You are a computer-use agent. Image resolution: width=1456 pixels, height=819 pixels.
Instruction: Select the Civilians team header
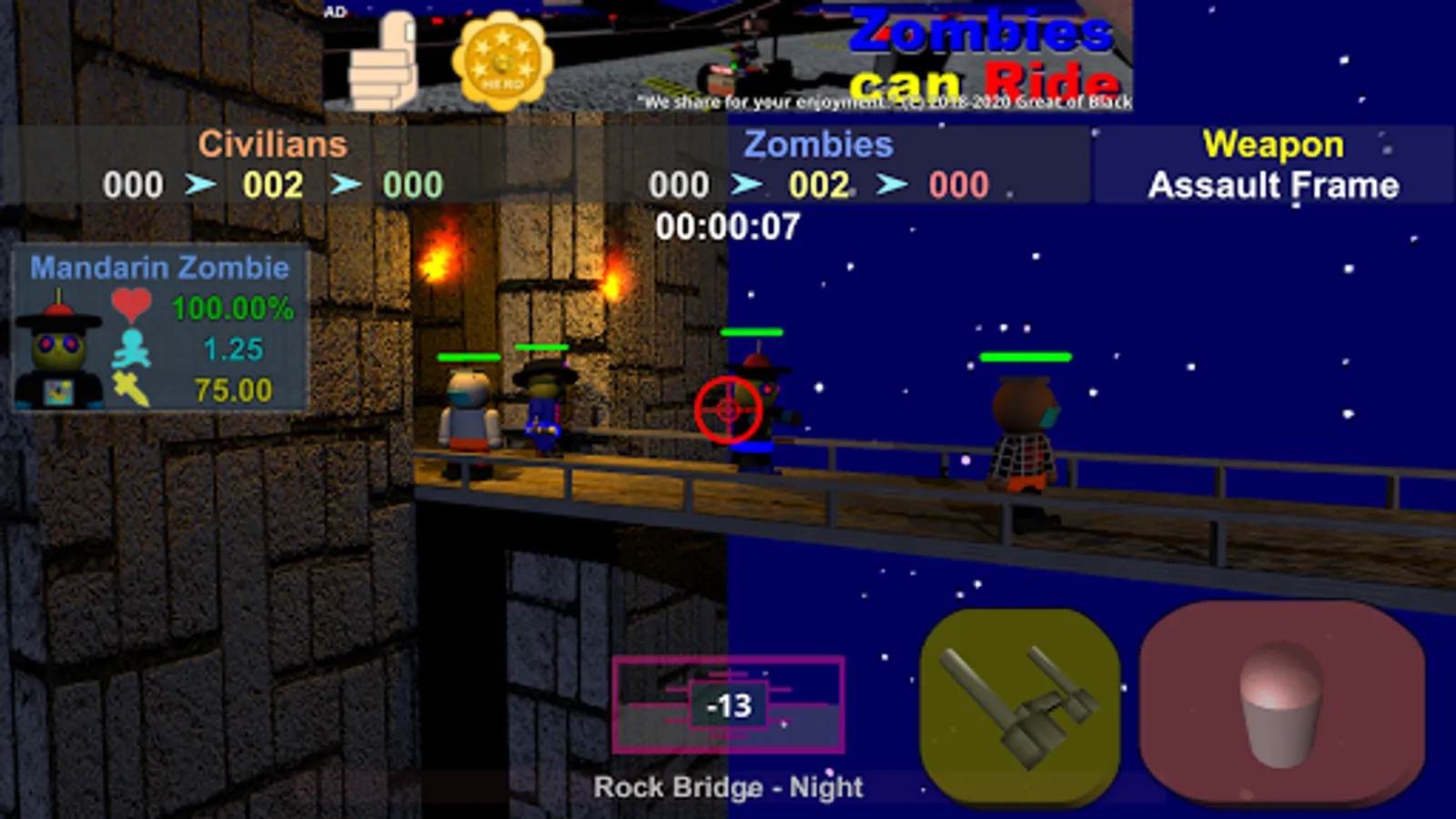[272, 144]
